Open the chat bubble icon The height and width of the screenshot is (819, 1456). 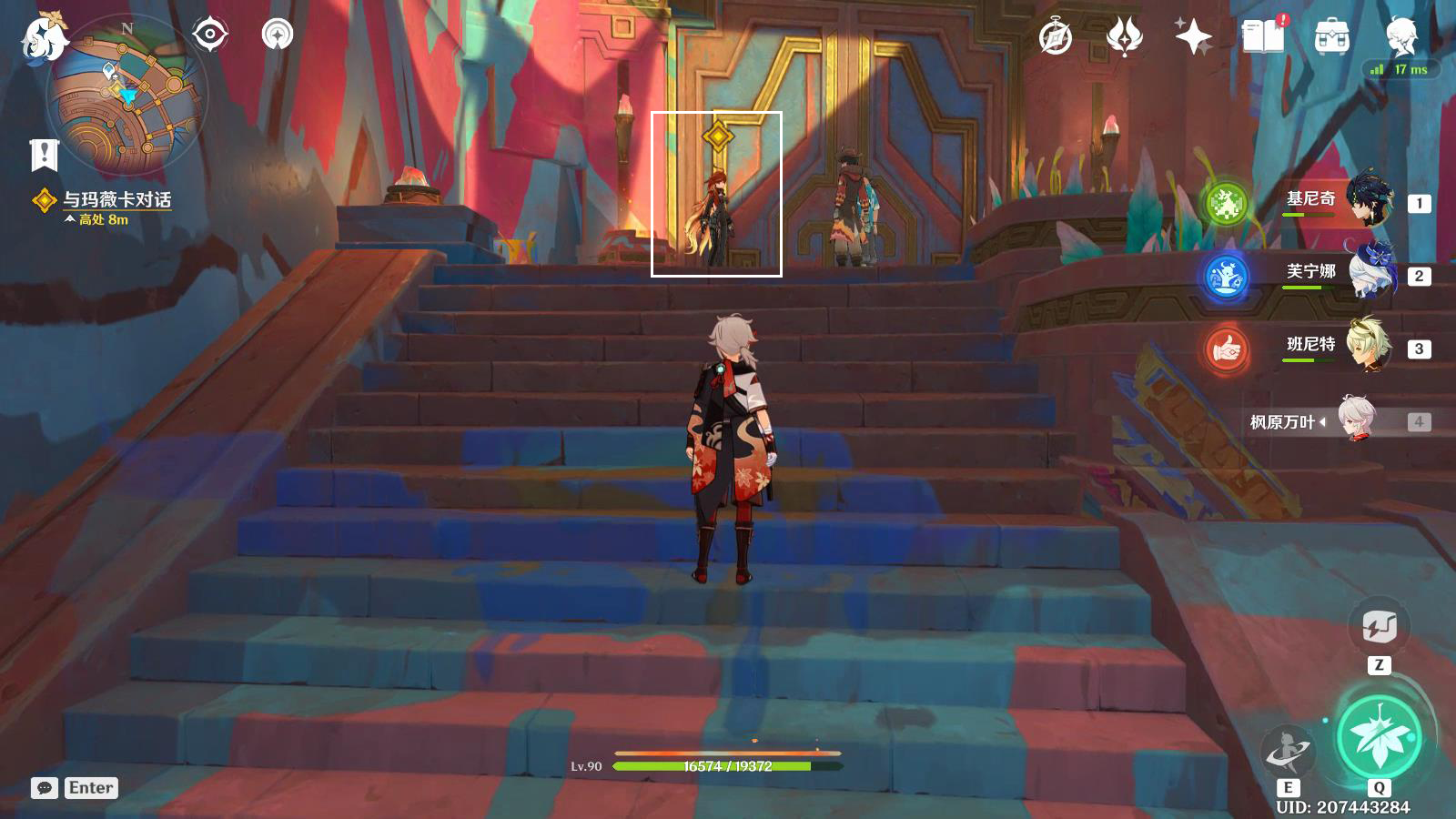pos(44,788)
